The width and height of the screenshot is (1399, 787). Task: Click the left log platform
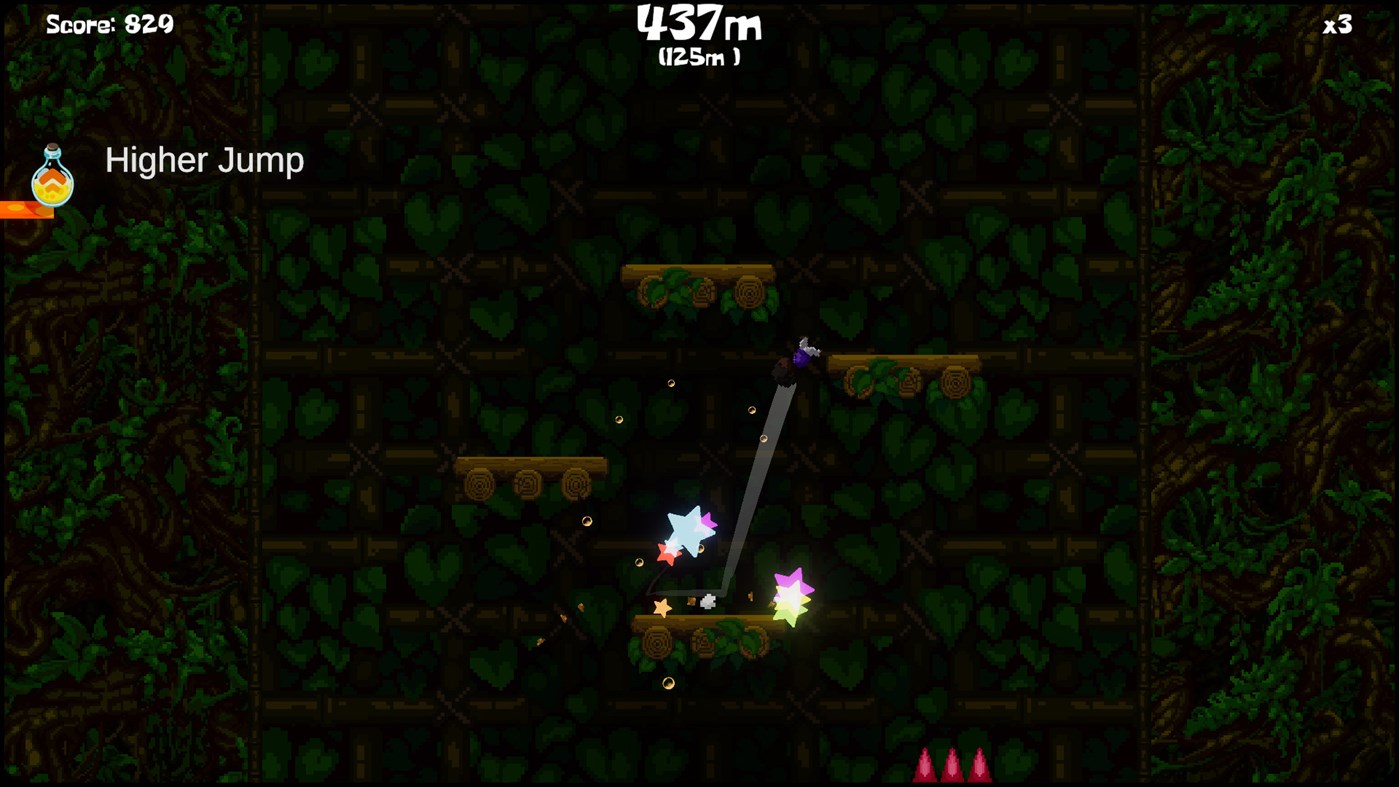(530, 466)
